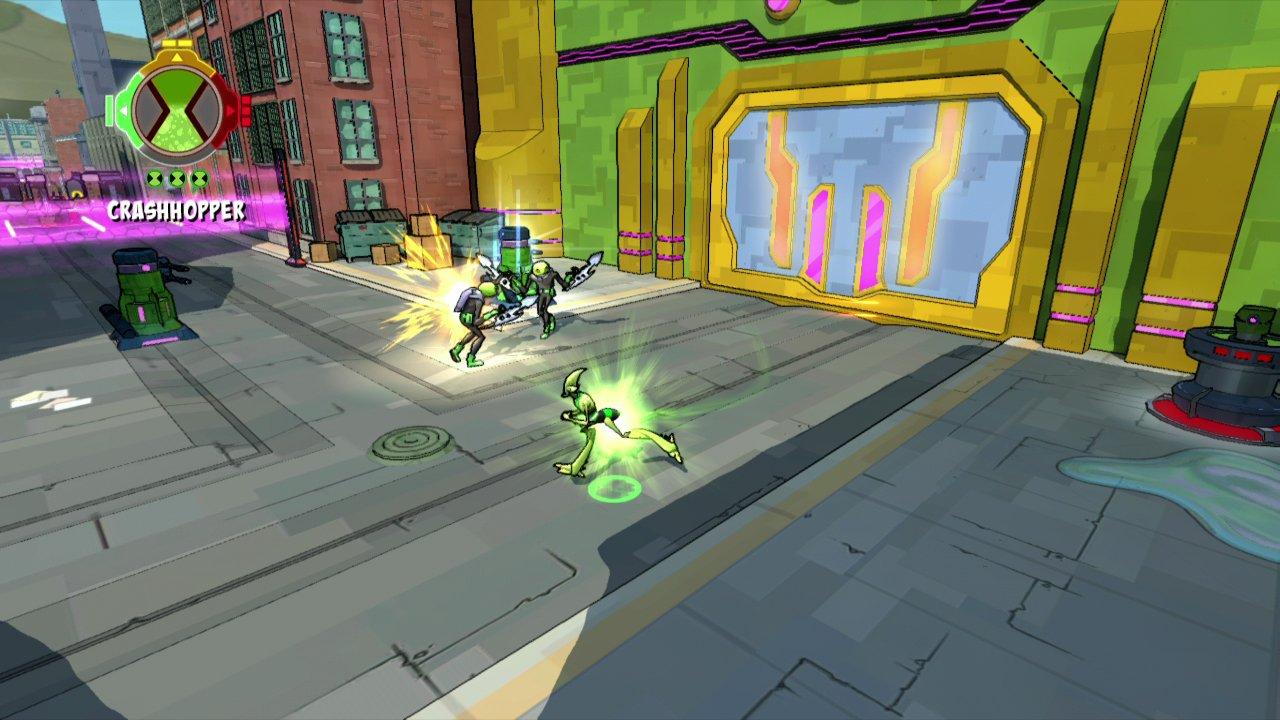The height and width of the screenshot is (720, 1280).
Task: Click the green left Omnitrix arrow
Action: 124,110
